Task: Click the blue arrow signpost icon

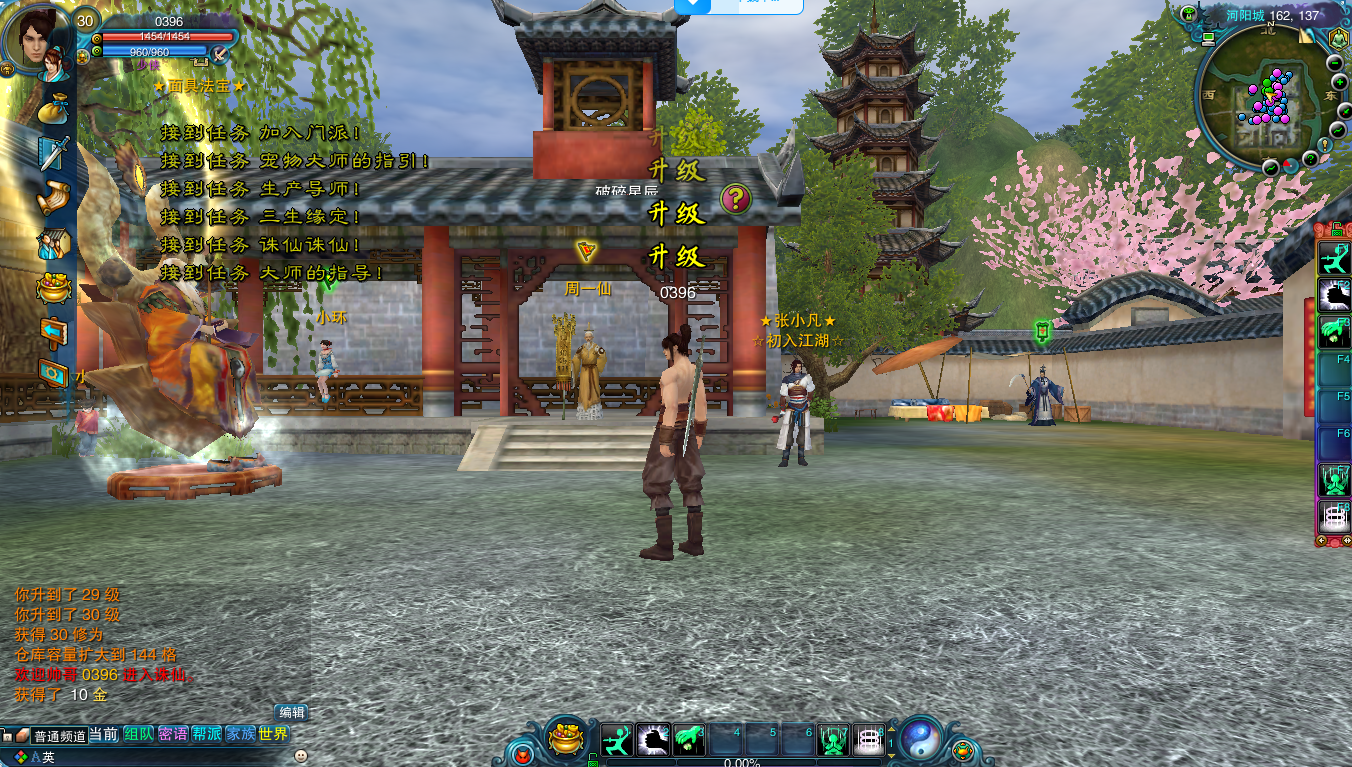Action: 53,330
